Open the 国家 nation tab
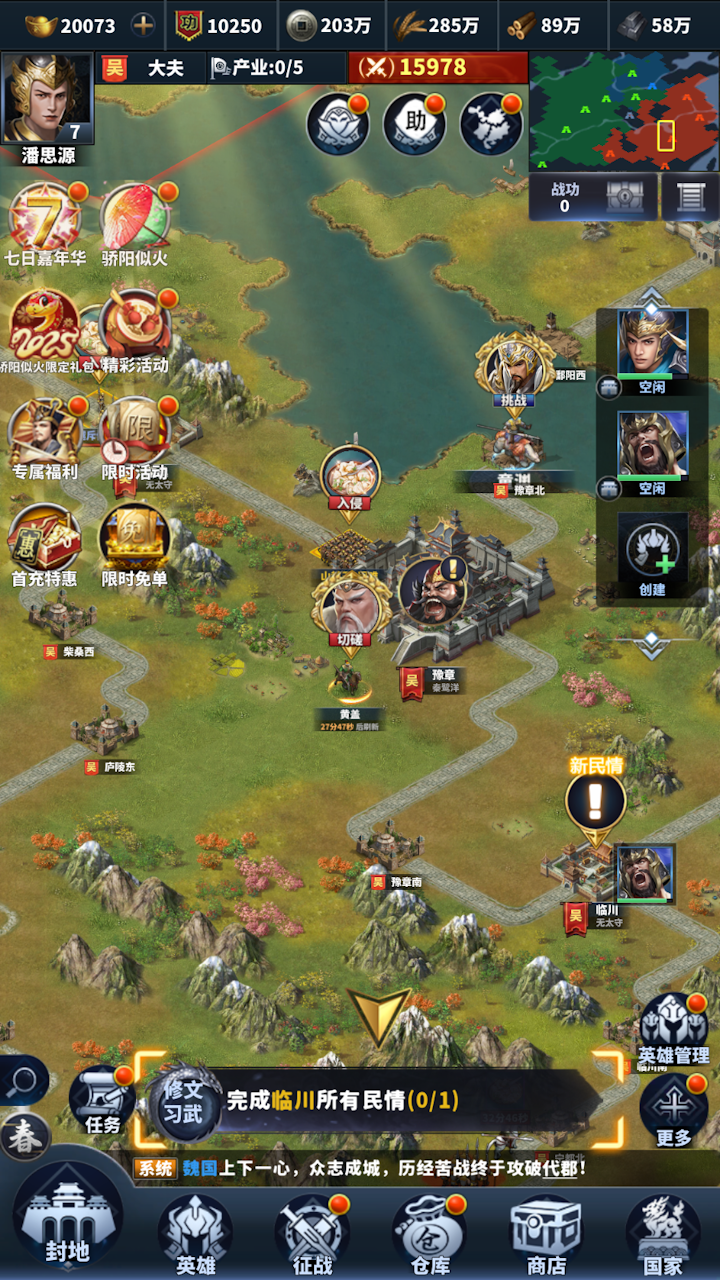Image resolution: width=720 pixels, height=1280 pixels. pyautogui.click(x=662, y=1232)
